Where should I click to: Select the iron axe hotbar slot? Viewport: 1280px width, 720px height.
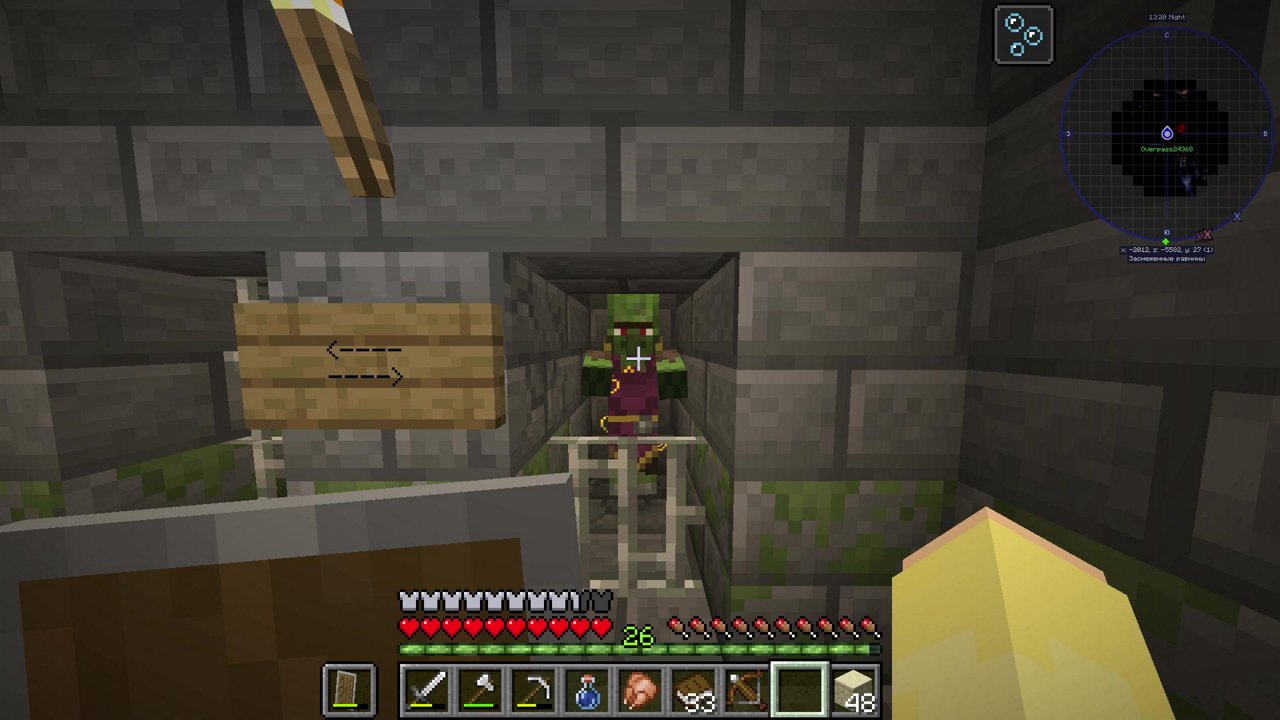tap(480, 691)
